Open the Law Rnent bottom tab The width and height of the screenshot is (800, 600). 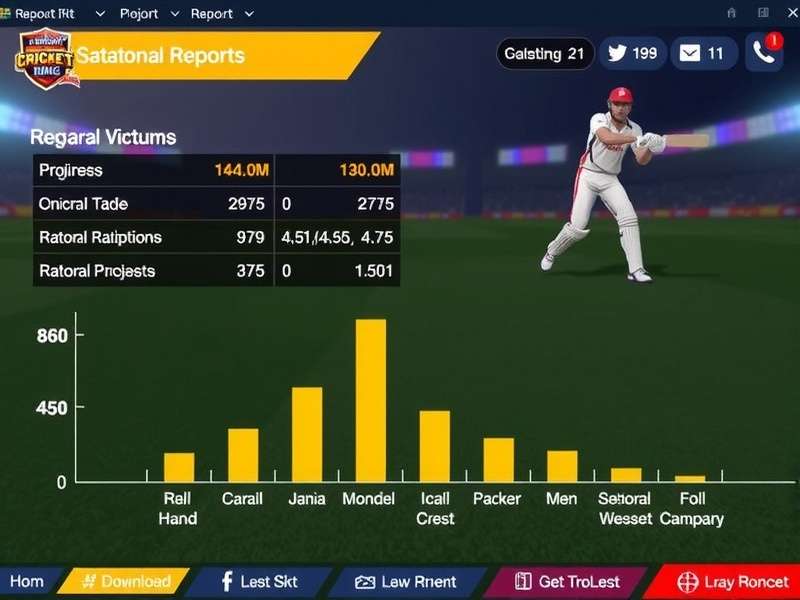pyautogui.click(x=406, y=581)
